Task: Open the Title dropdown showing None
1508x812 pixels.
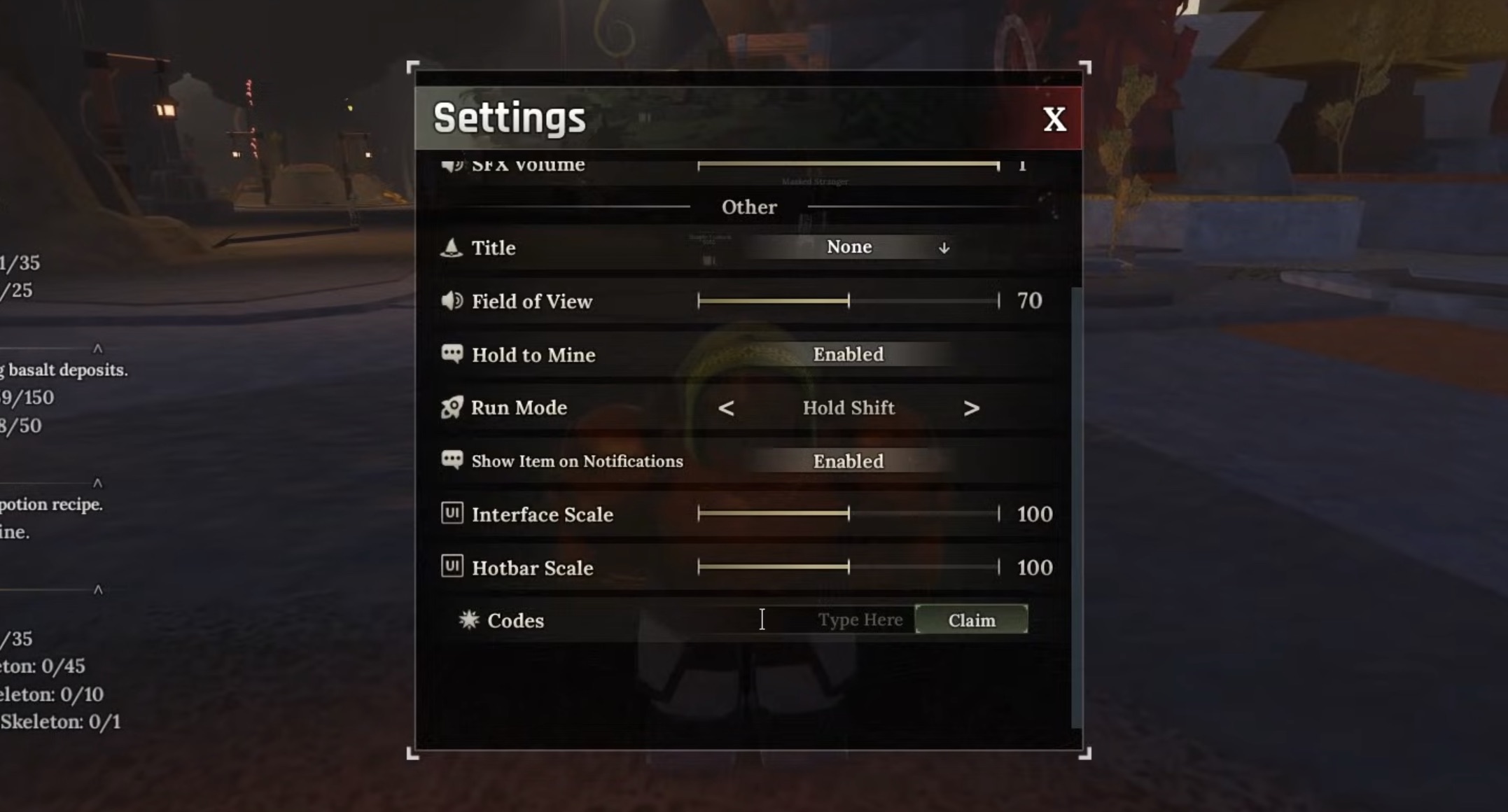Action: tap(849, 246)
